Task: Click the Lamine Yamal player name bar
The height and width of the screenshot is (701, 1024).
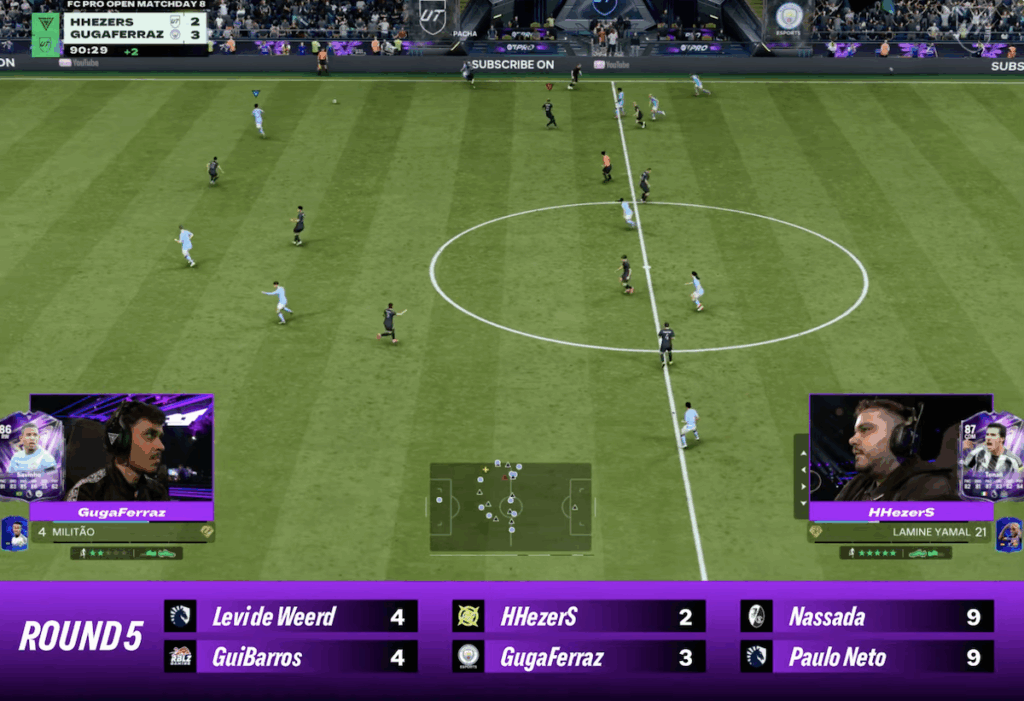Action: pos(900,532)
